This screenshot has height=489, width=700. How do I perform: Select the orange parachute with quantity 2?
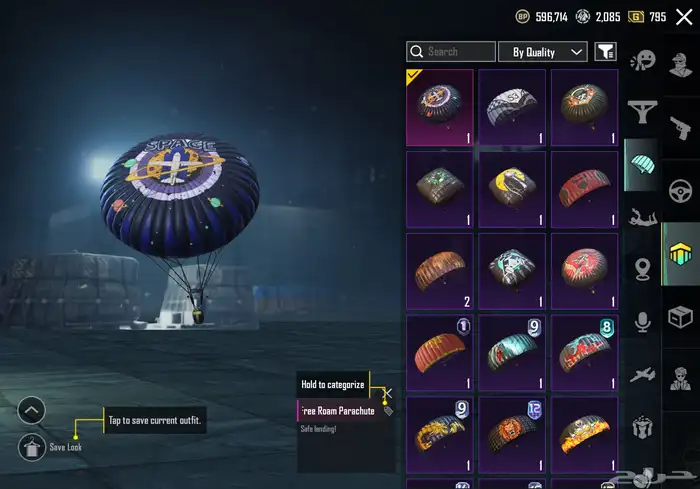(x=440, y=271)
